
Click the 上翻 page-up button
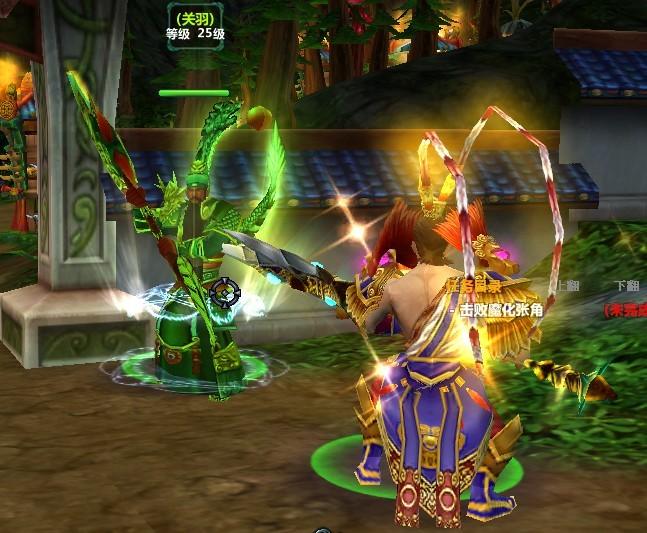[568, 285]
